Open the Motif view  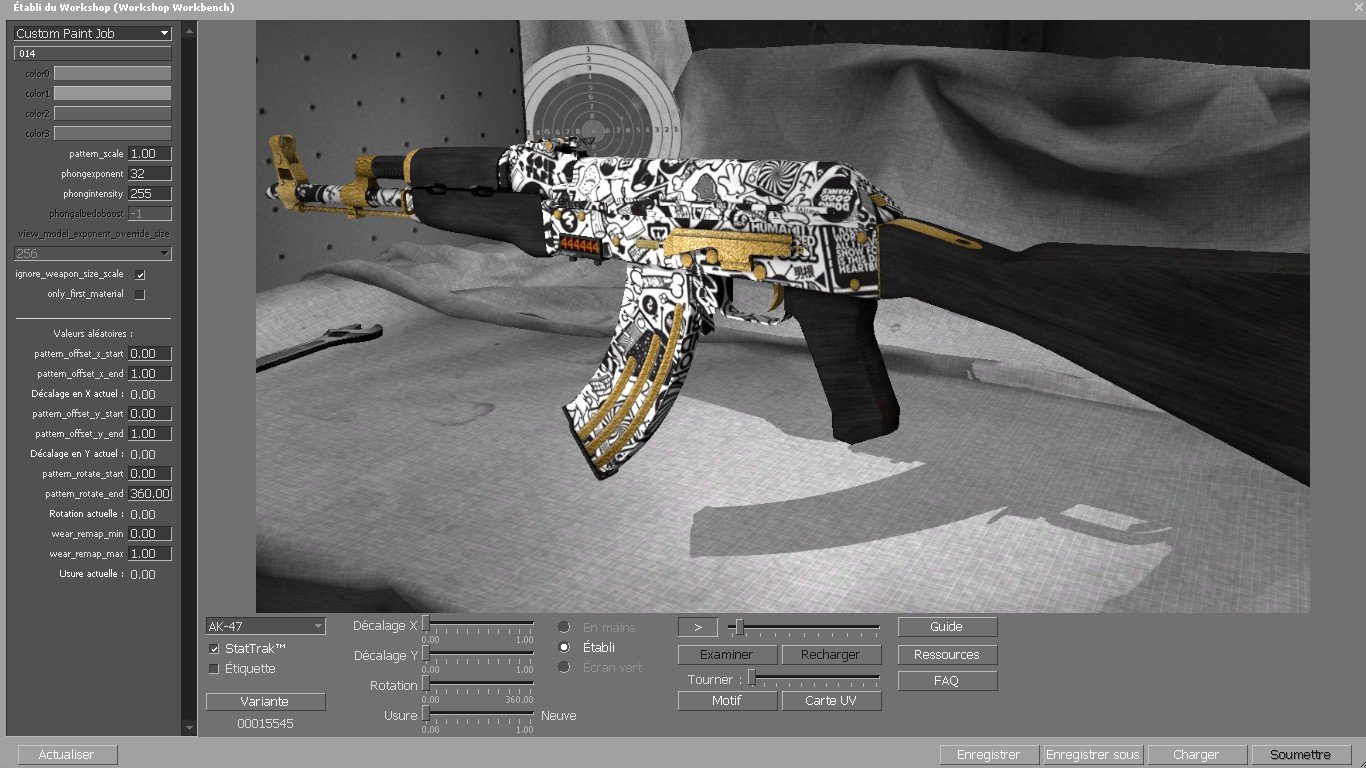[x=727, y=701]
